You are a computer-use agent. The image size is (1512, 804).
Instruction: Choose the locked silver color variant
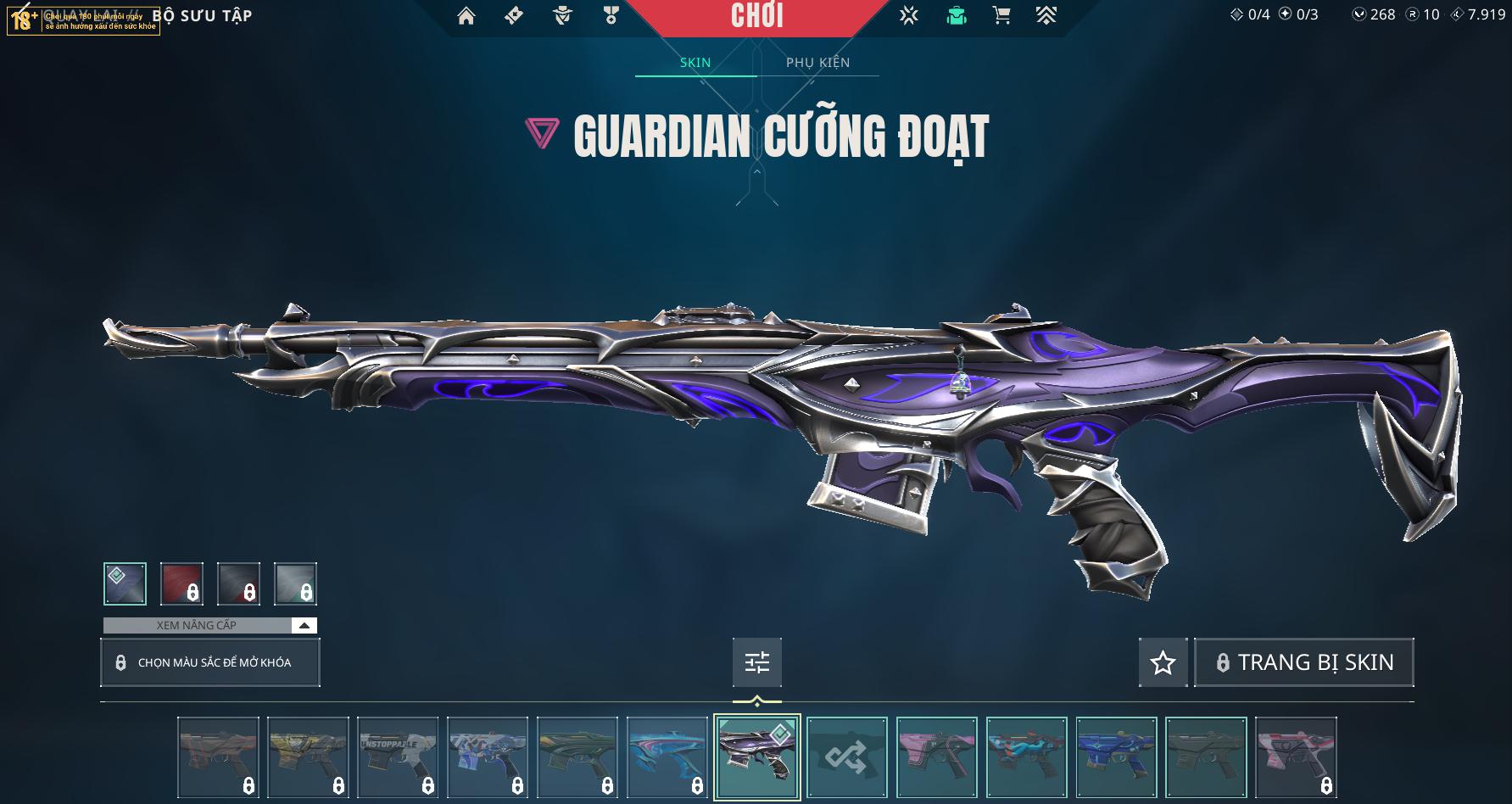click(x=295, y=583)
